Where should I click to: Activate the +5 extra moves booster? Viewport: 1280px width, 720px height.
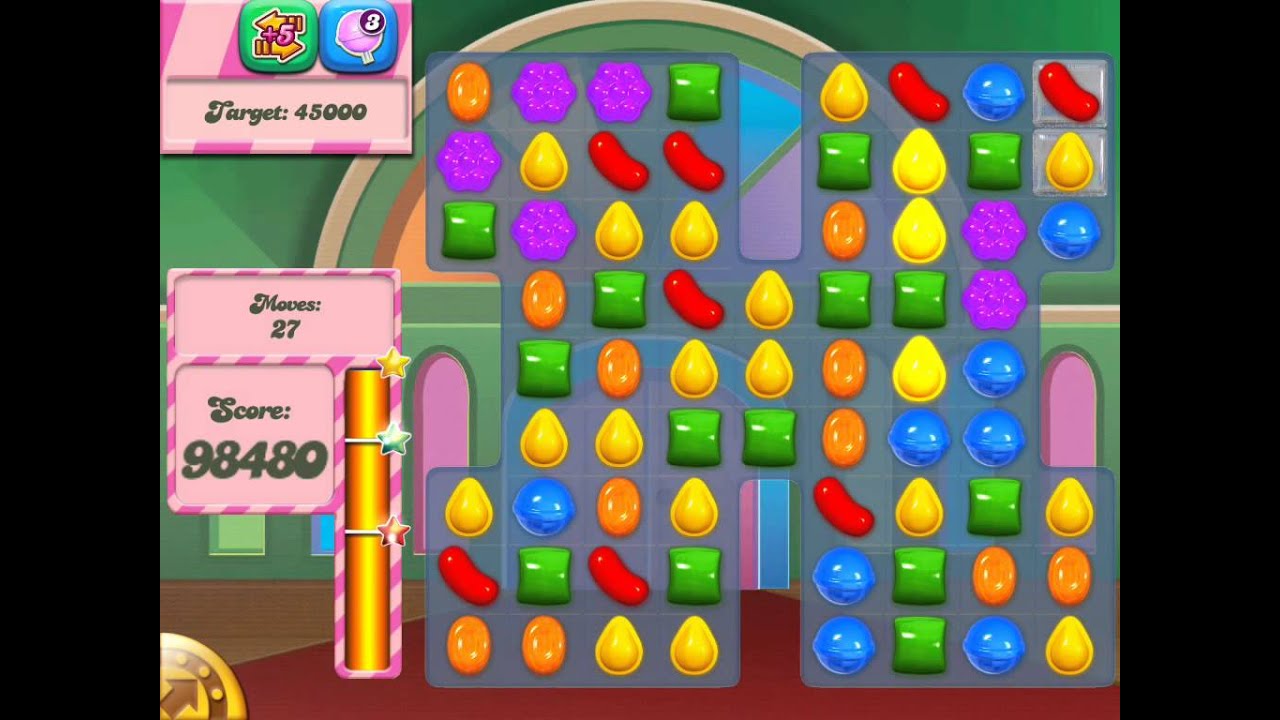tap(277, 38)
